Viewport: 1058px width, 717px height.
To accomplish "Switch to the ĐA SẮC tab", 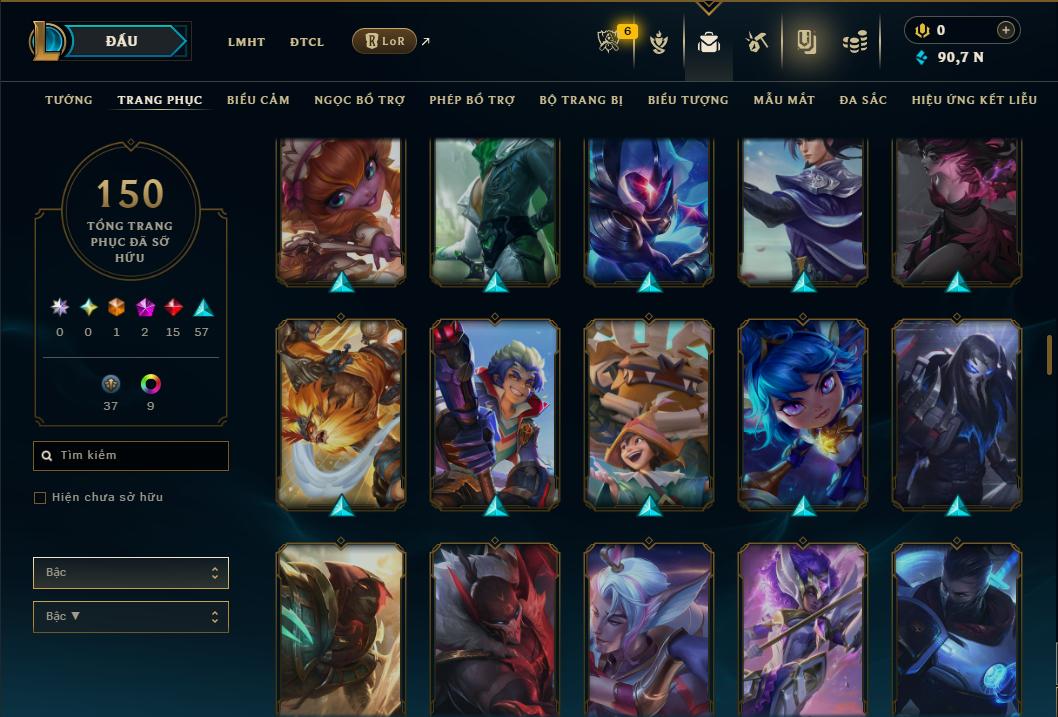I will tap(863, 100).
